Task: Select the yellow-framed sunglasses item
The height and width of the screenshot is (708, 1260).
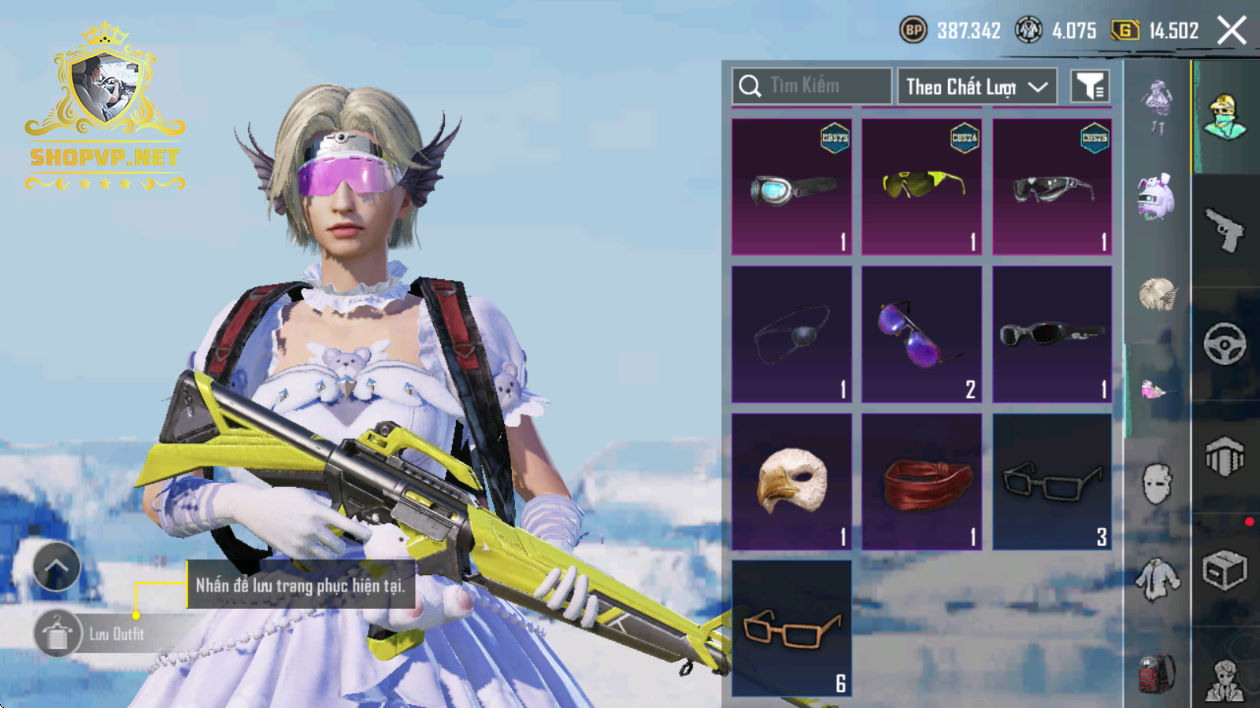Action: tap(922, 188)
